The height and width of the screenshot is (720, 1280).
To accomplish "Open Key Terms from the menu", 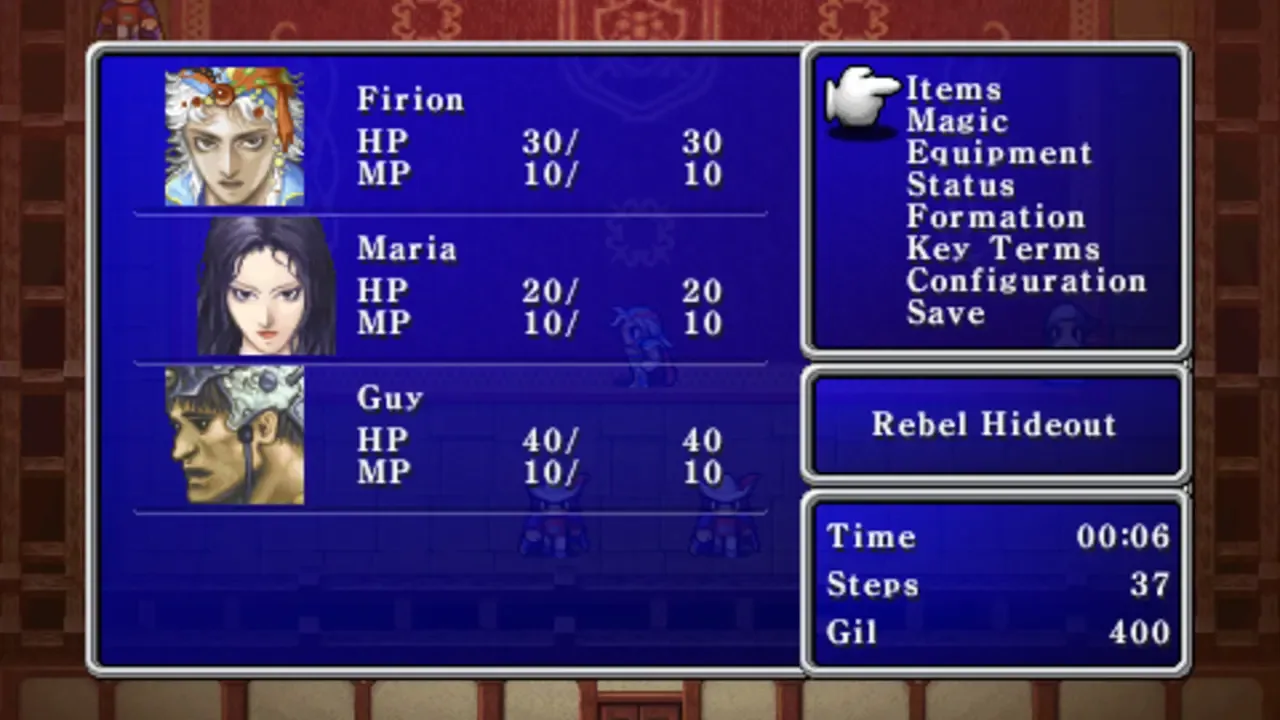I will (x=1002, y=249).
